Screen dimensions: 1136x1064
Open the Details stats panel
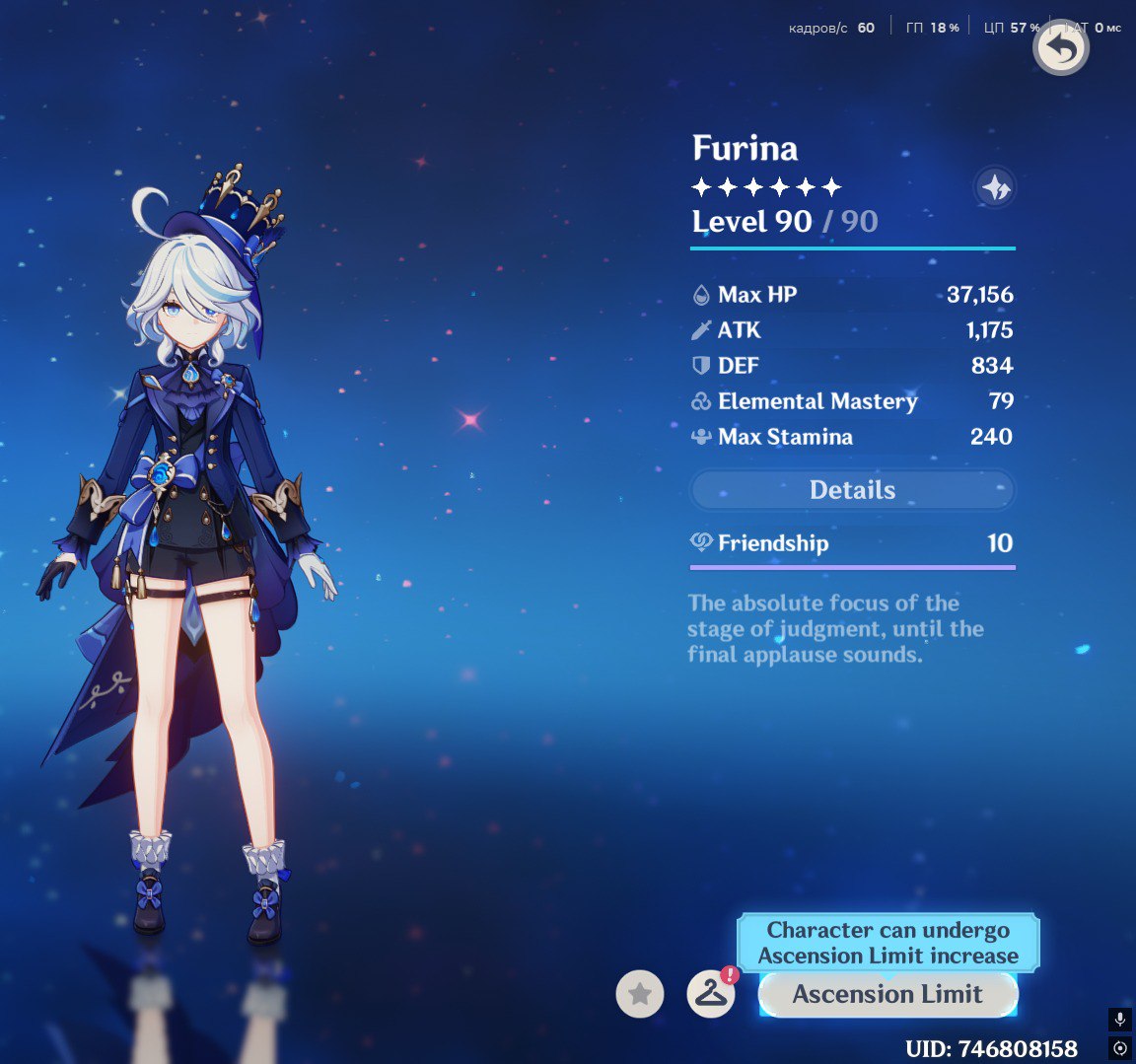click(852, 490)
